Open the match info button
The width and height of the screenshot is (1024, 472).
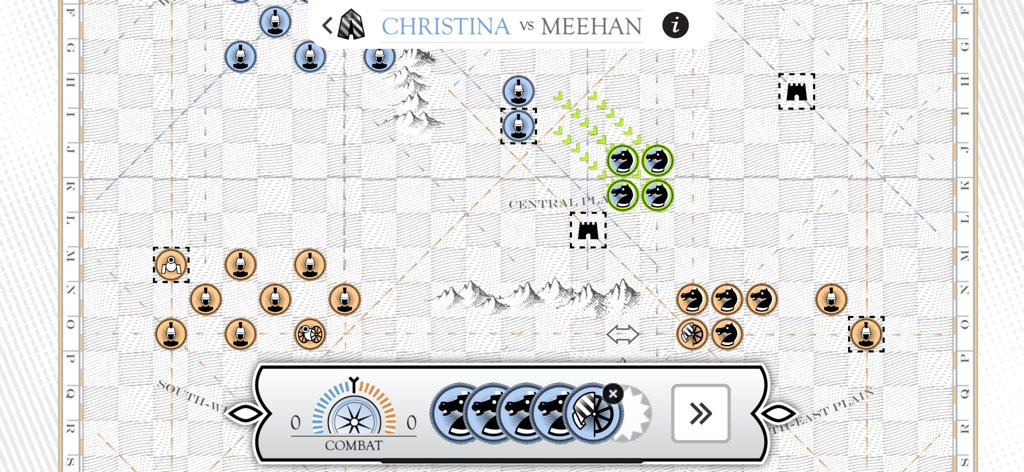coord(675,25)
